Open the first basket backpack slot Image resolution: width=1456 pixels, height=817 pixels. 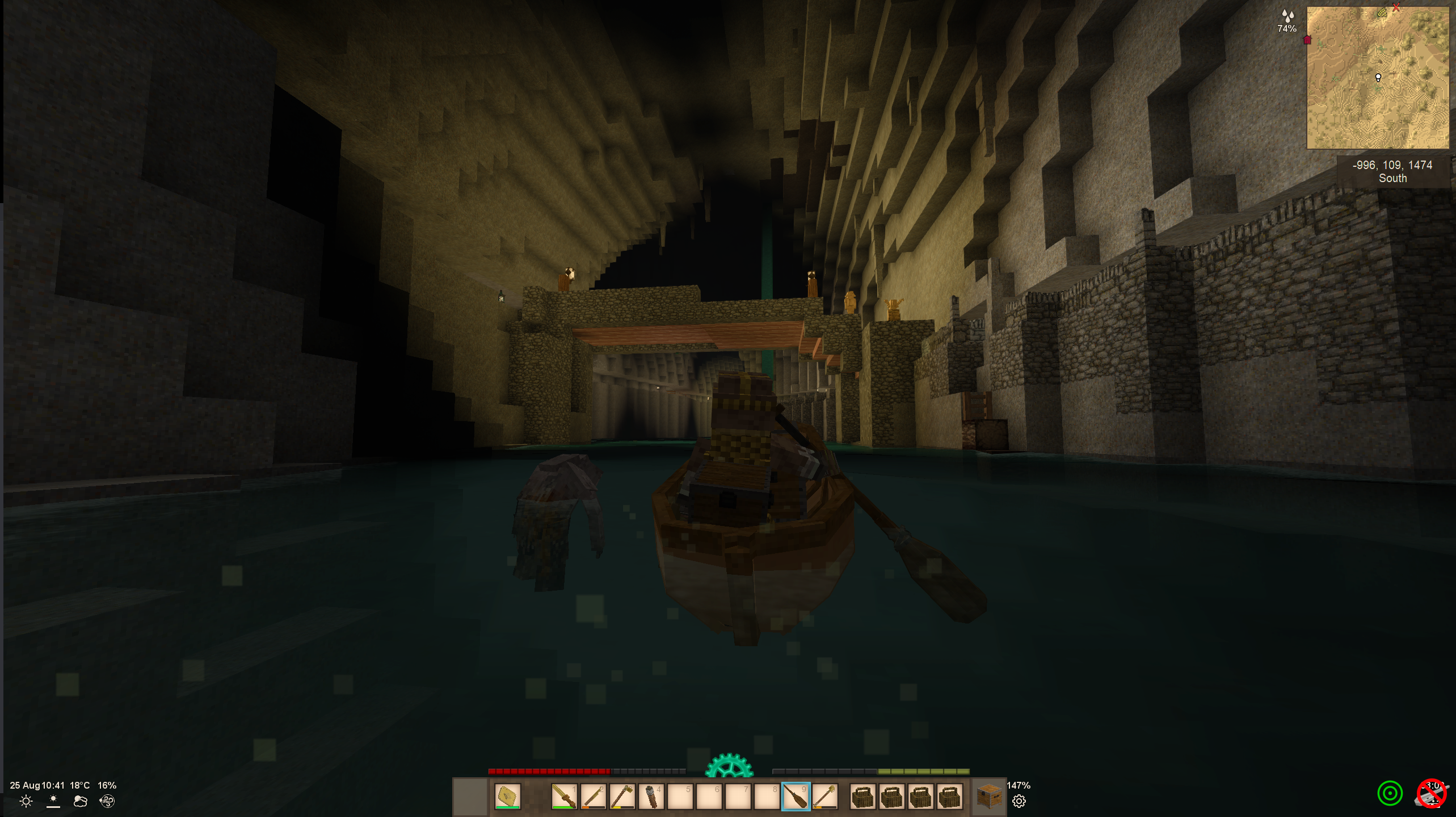click(863, 796)
